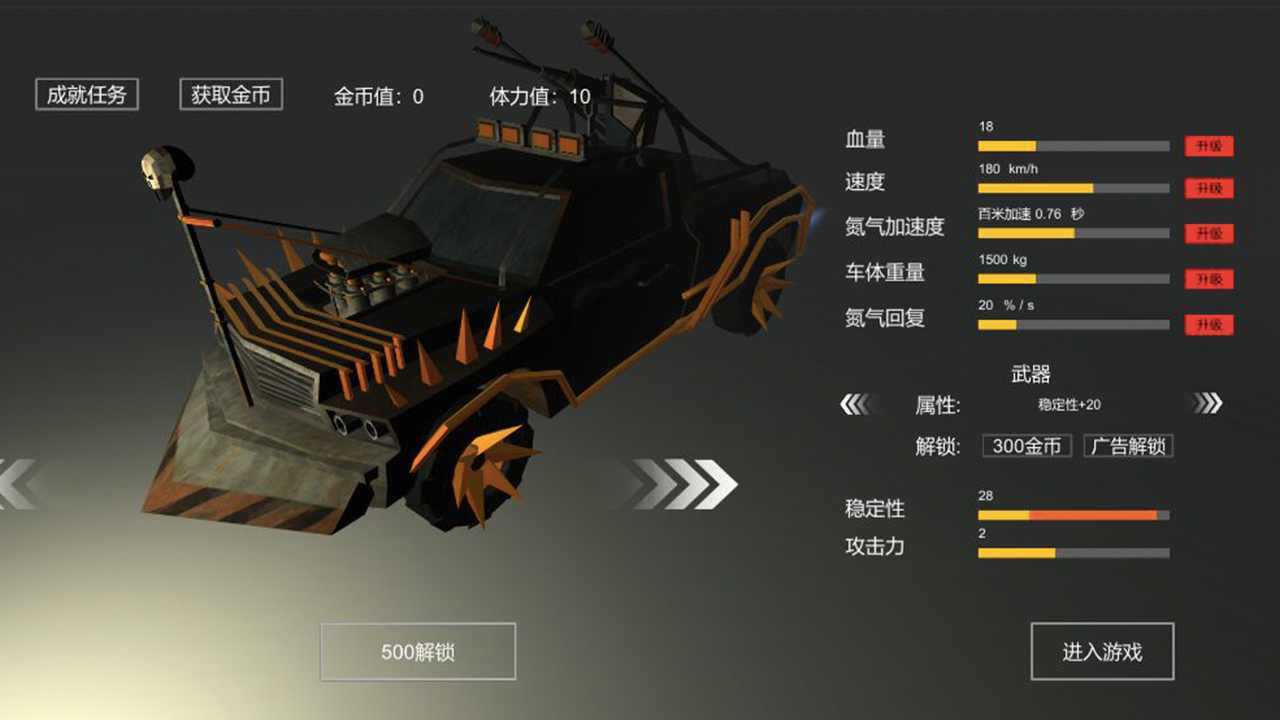1280x720 pixels.
Task: Upgrade the 速度 speed stat
Action: 1209,188
